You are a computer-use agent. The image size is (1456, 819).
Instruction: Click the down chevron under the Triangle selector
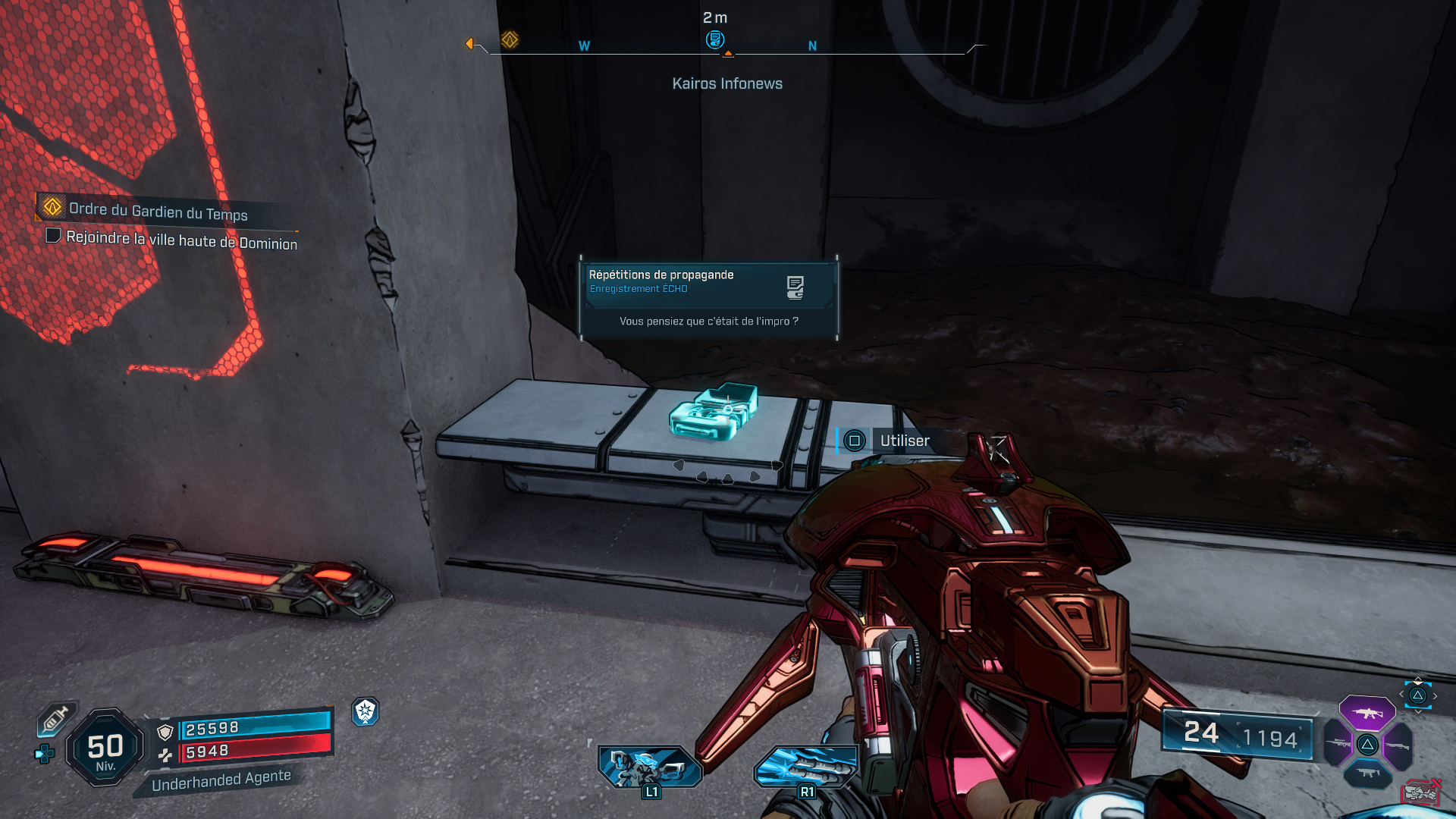[1418, 711]
